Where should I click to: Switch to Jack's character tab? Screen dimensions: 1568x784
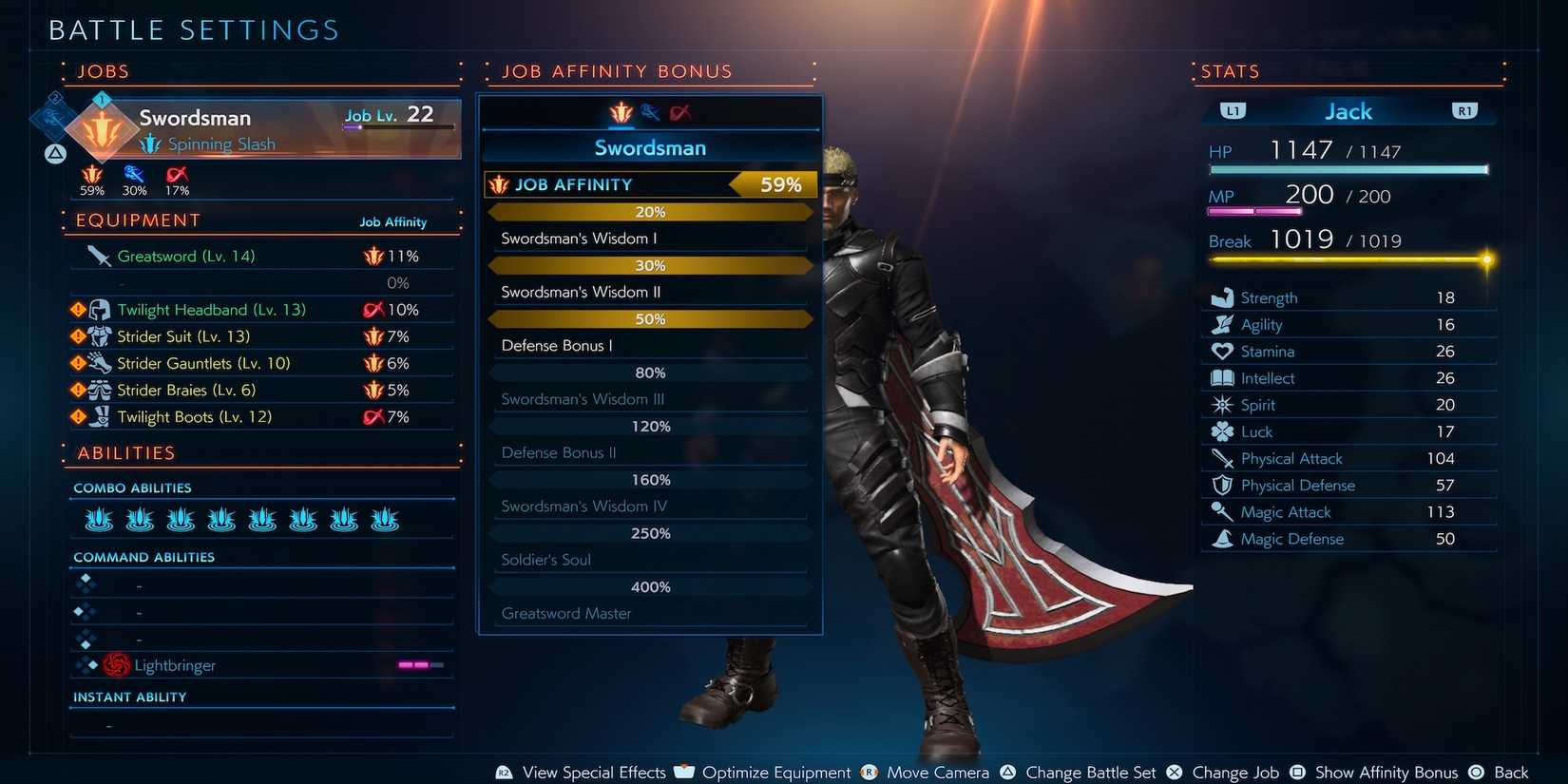(1348, 110)
